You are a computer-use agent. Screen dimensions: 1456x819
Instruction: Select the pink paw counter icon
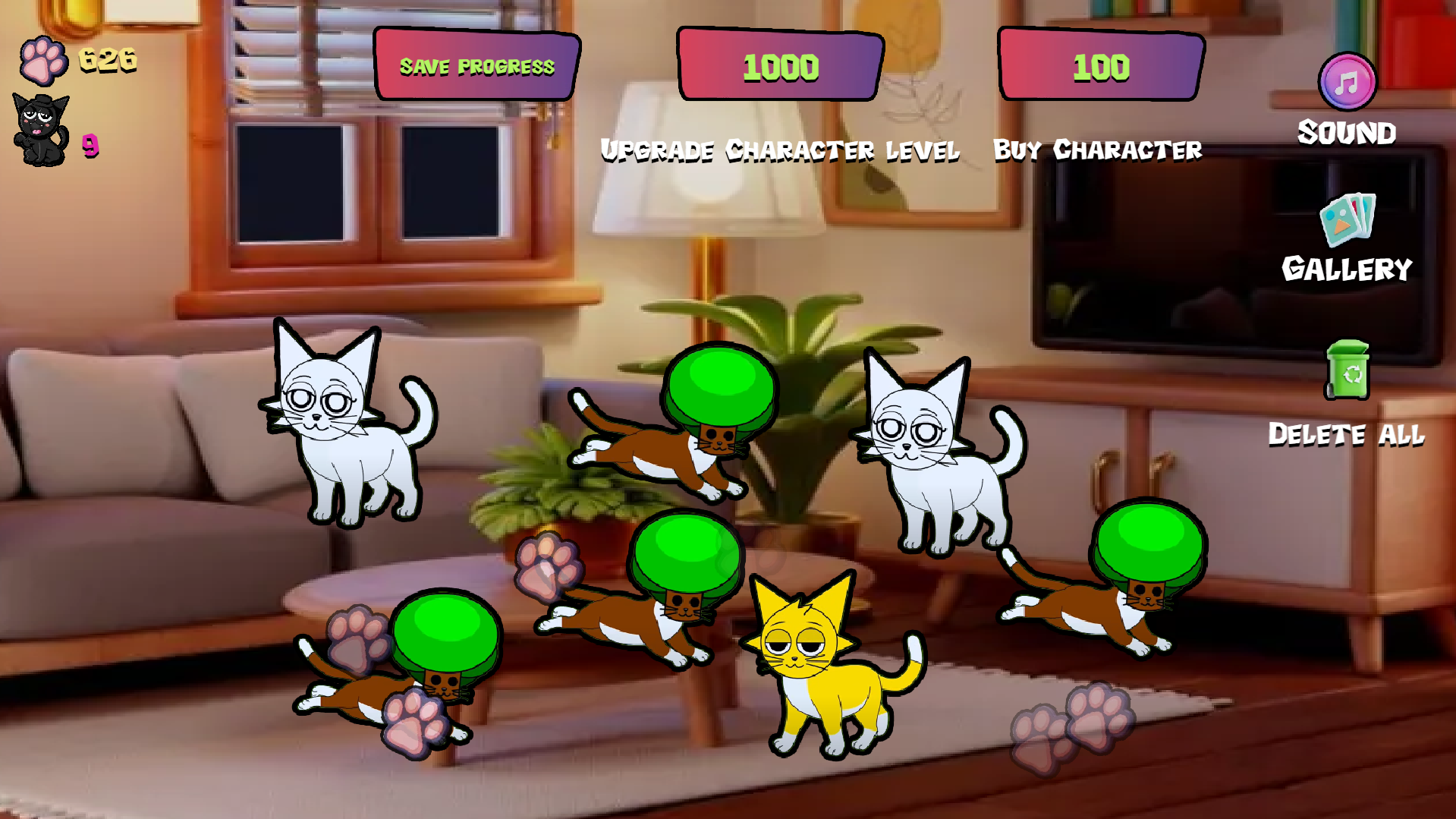[44, 59]
